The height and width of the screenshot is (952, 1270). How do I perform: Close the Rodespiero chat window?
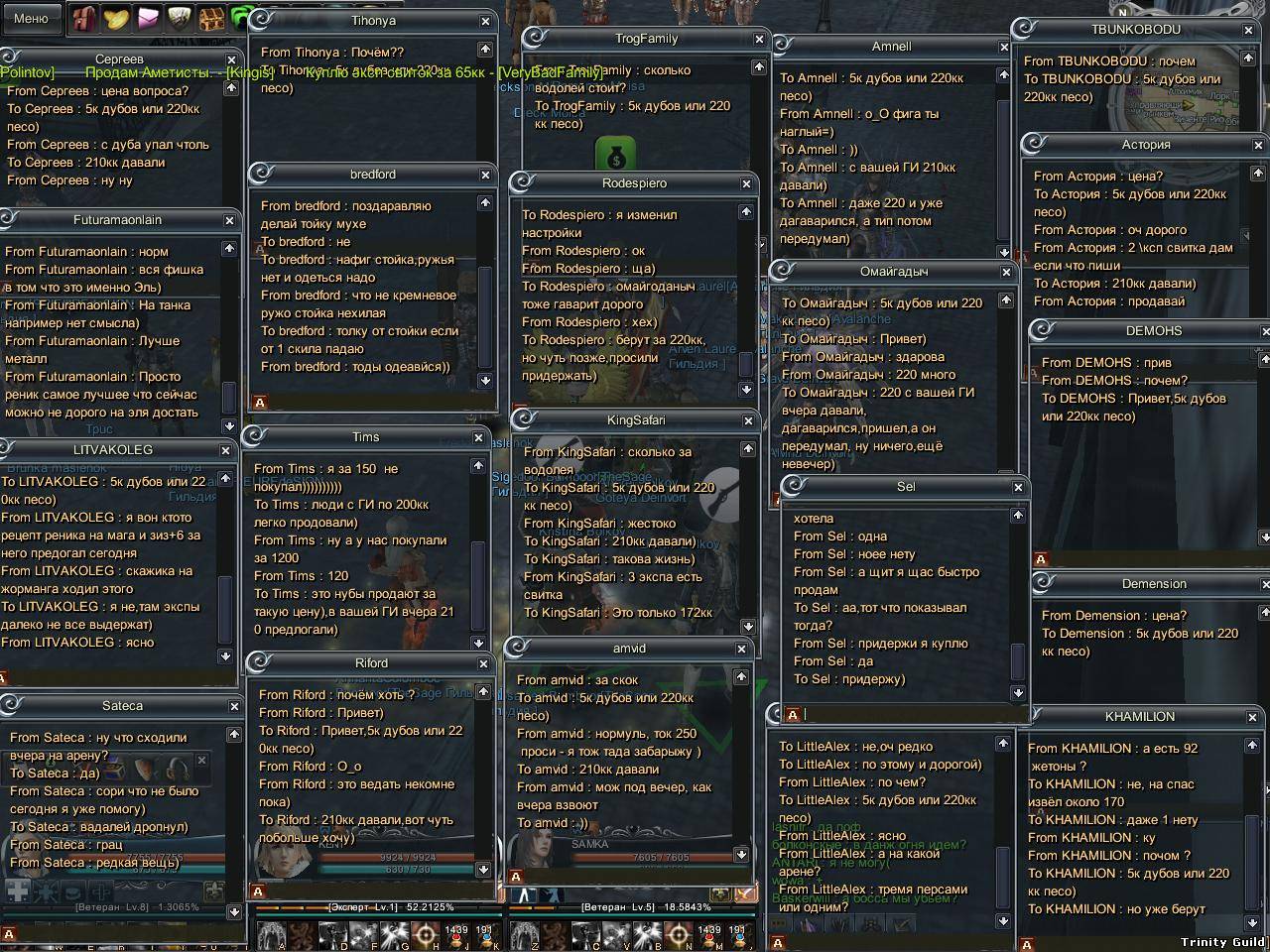coord(746,183)
